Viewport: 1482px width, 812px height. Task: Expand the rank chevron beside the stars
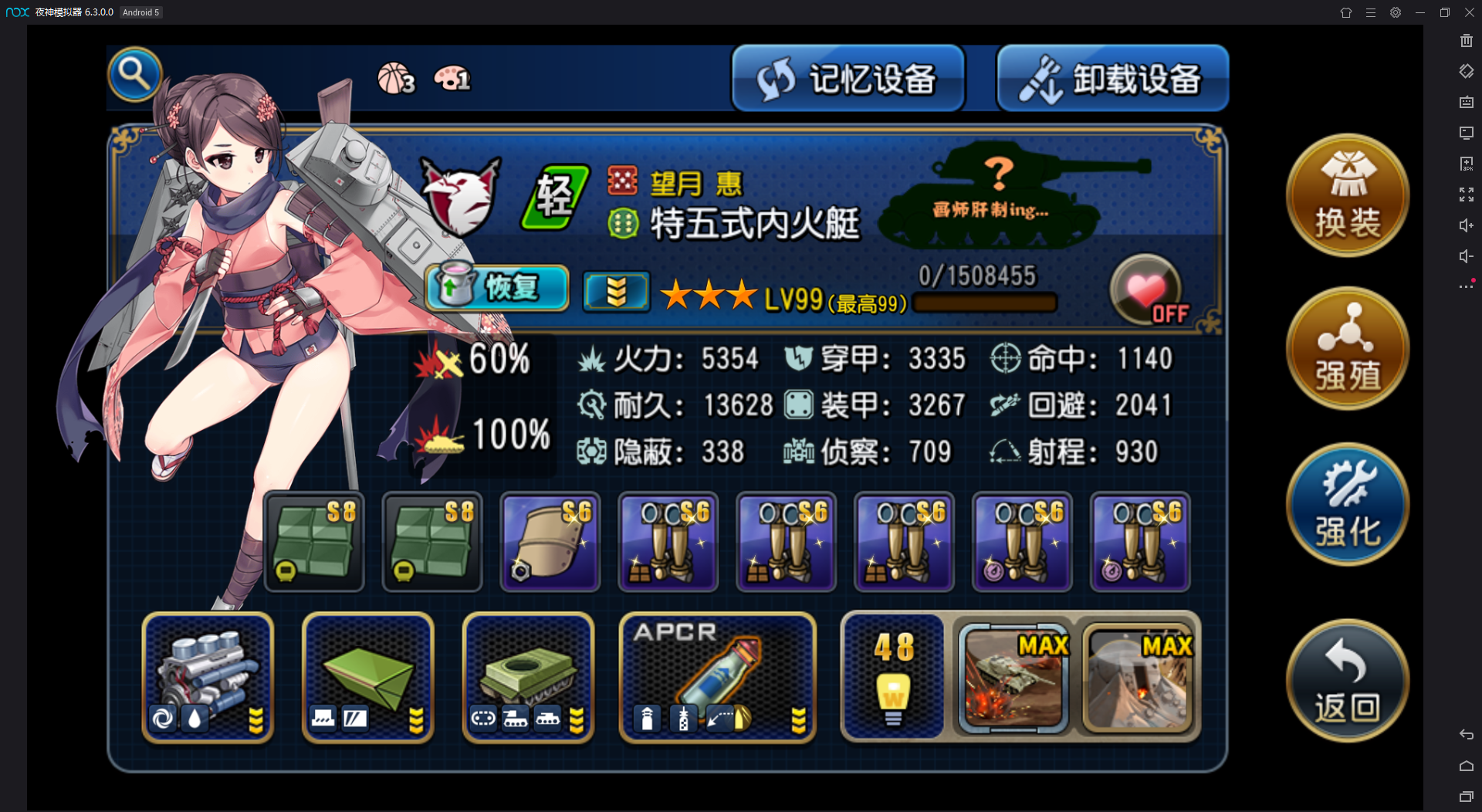(615, 290)
